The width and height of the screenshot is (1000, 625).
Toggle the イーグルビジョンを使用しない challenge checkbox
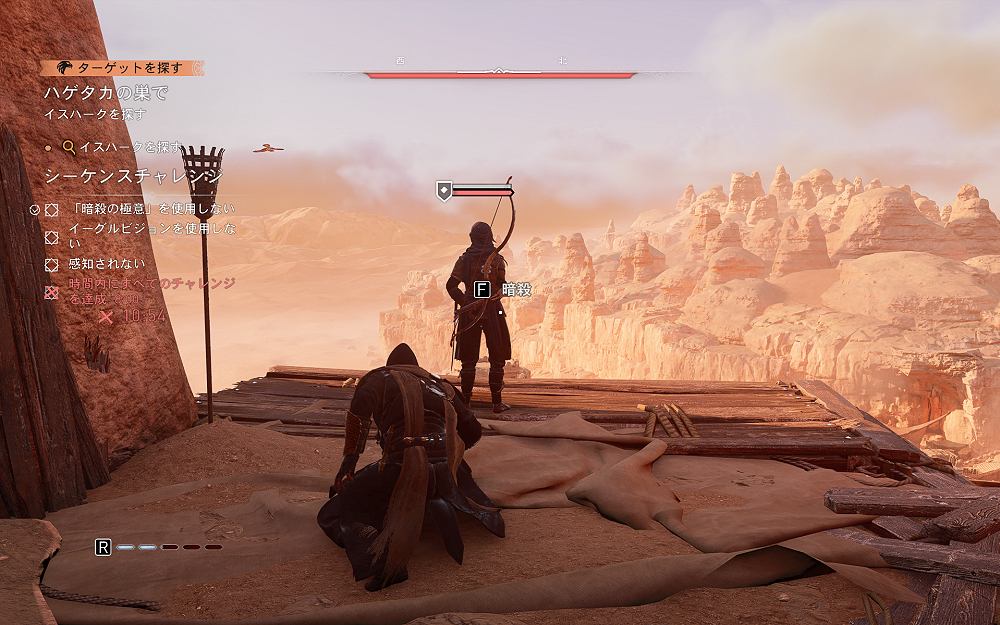point(52,237)
